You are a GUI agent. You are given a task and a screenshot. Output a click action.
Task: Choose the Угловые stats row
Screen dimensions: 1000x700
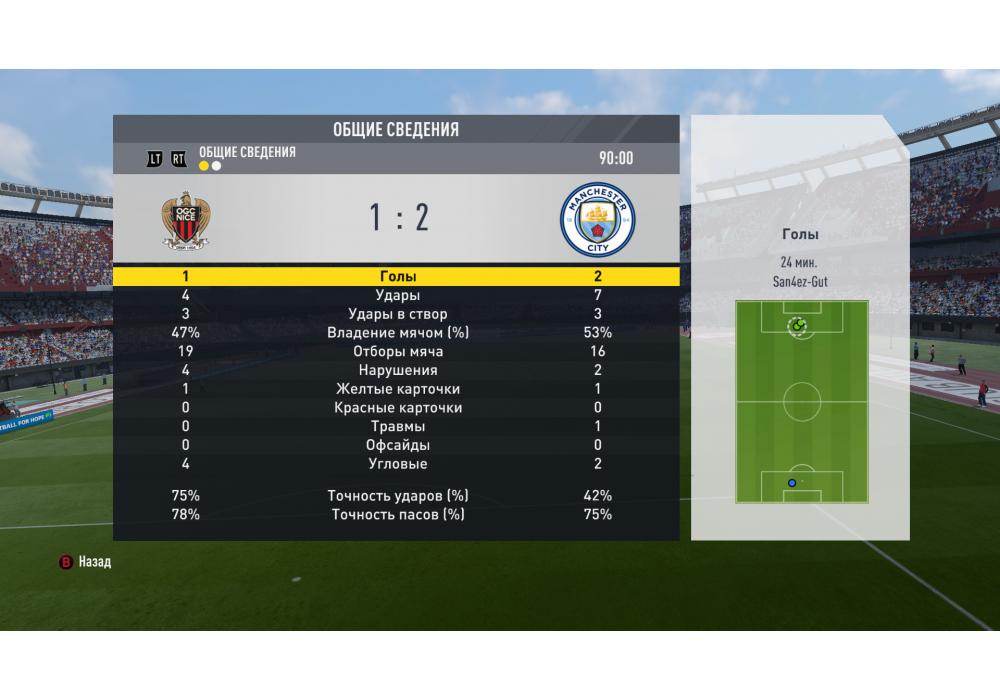pos(397,464)
